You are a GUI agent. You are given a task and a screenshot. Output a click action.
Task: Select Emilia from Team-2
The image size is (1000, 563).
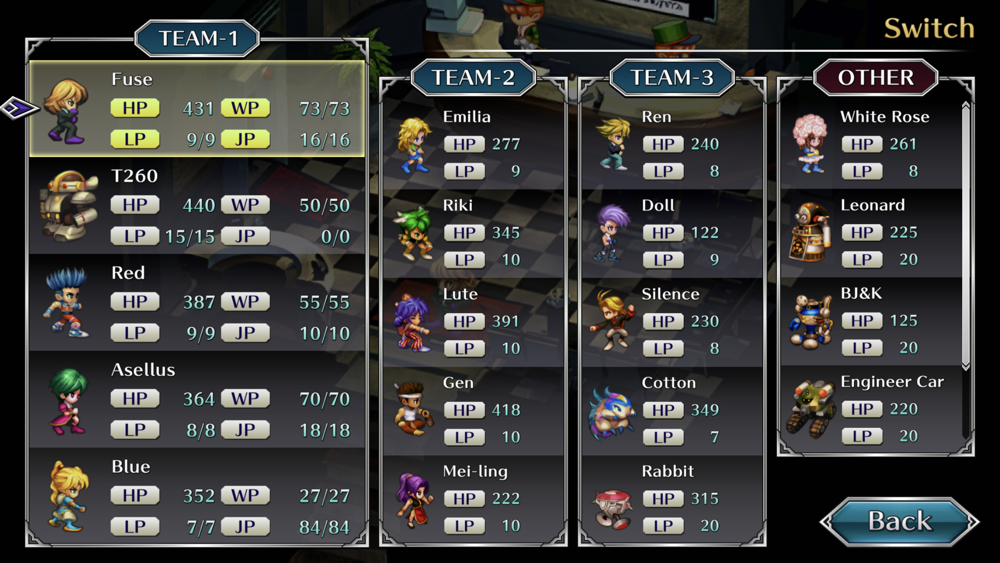[x=474, y=144]
